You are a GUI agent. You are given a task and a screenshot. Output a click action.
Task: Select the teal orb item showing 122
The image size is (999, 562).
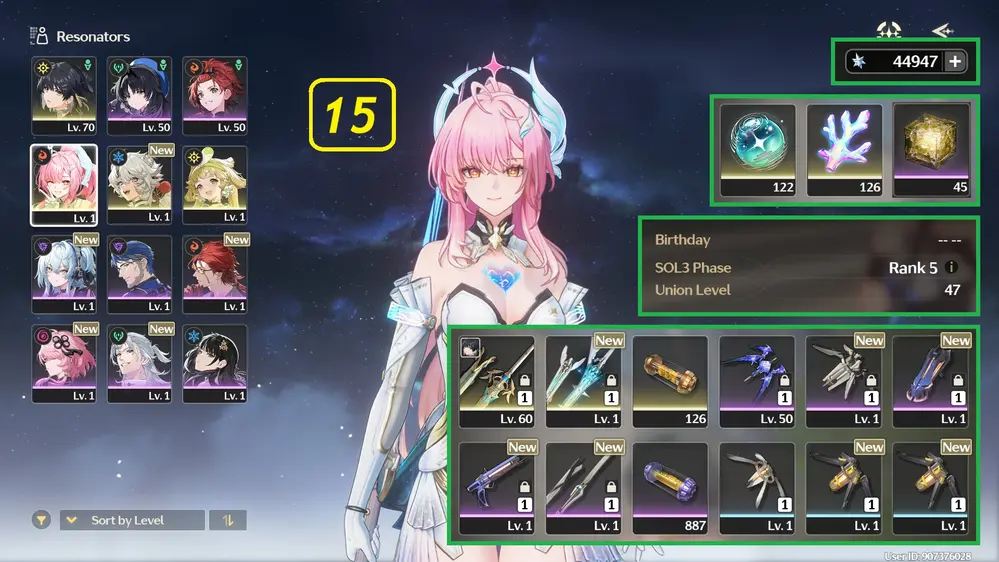coord(757,149)
